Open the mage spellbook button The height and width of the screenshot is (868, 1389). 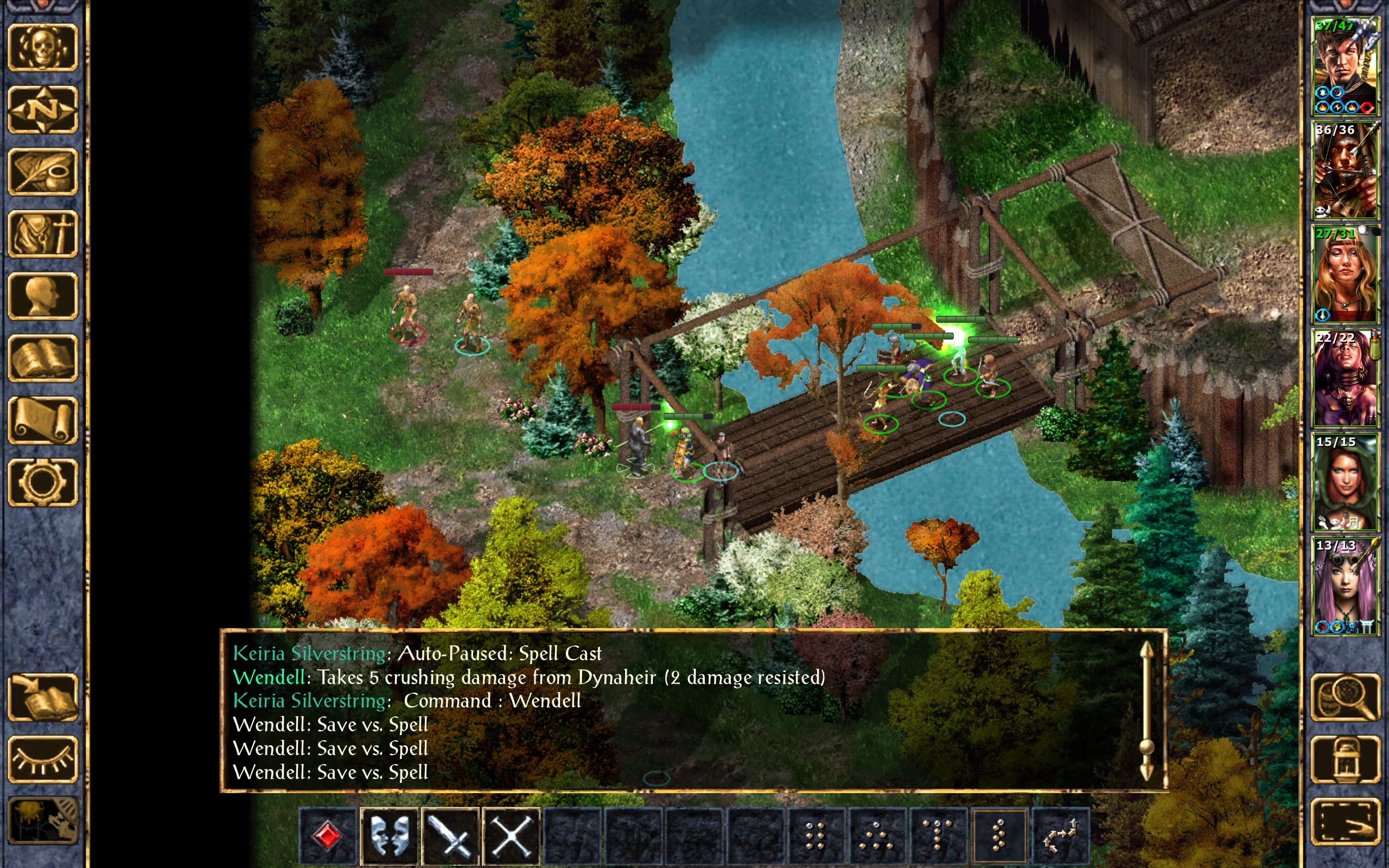42,358
